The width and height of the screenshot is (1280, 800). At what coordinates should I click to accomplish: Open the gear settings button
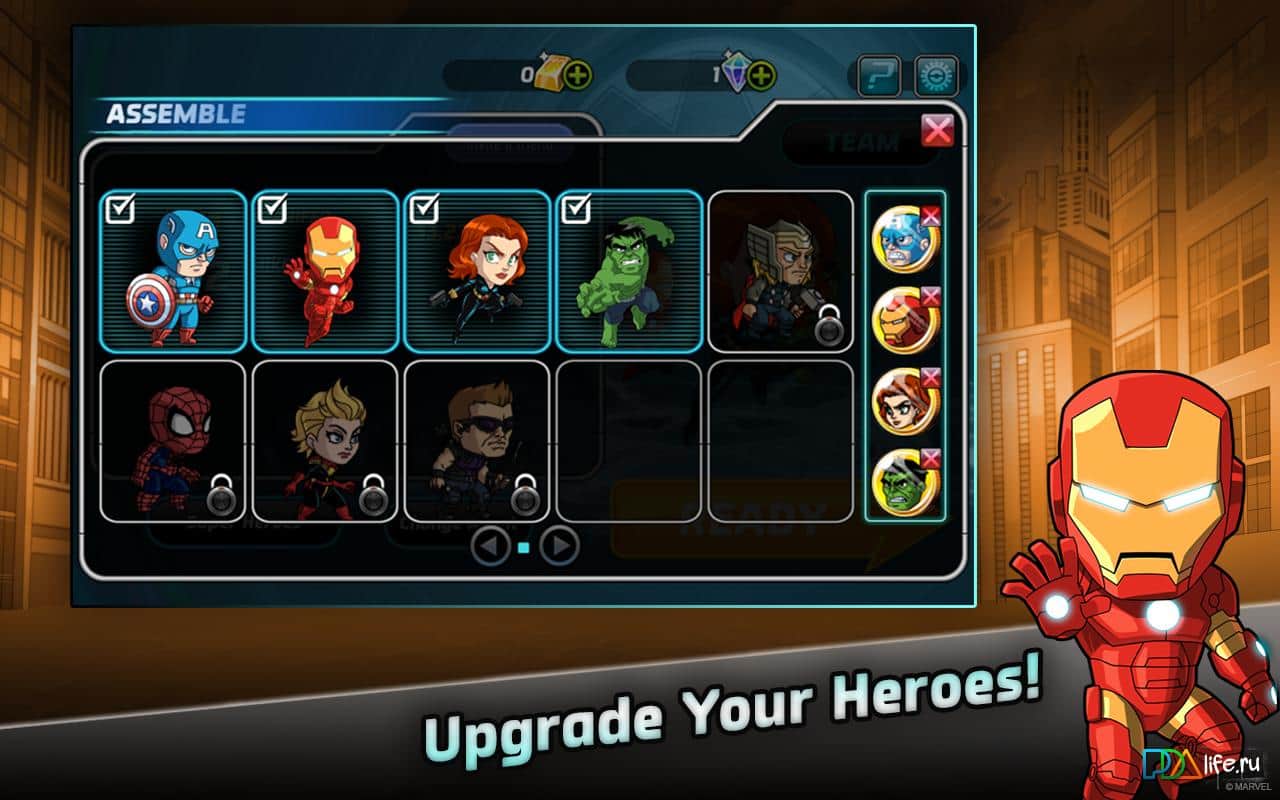tap(936, 76)
